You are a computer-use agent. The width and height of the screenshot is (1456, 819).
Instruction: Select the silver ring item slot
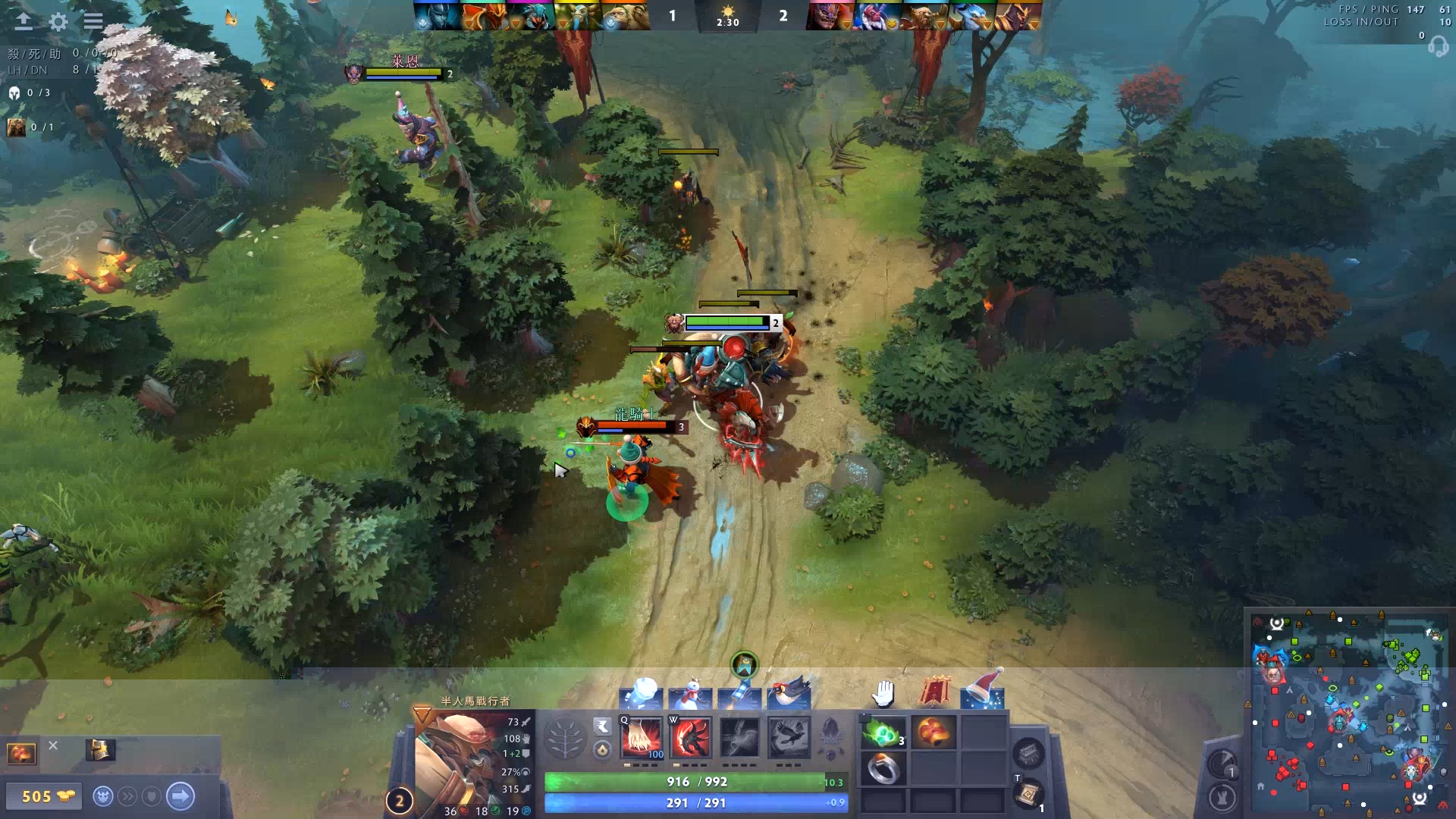tap(883, 770)
